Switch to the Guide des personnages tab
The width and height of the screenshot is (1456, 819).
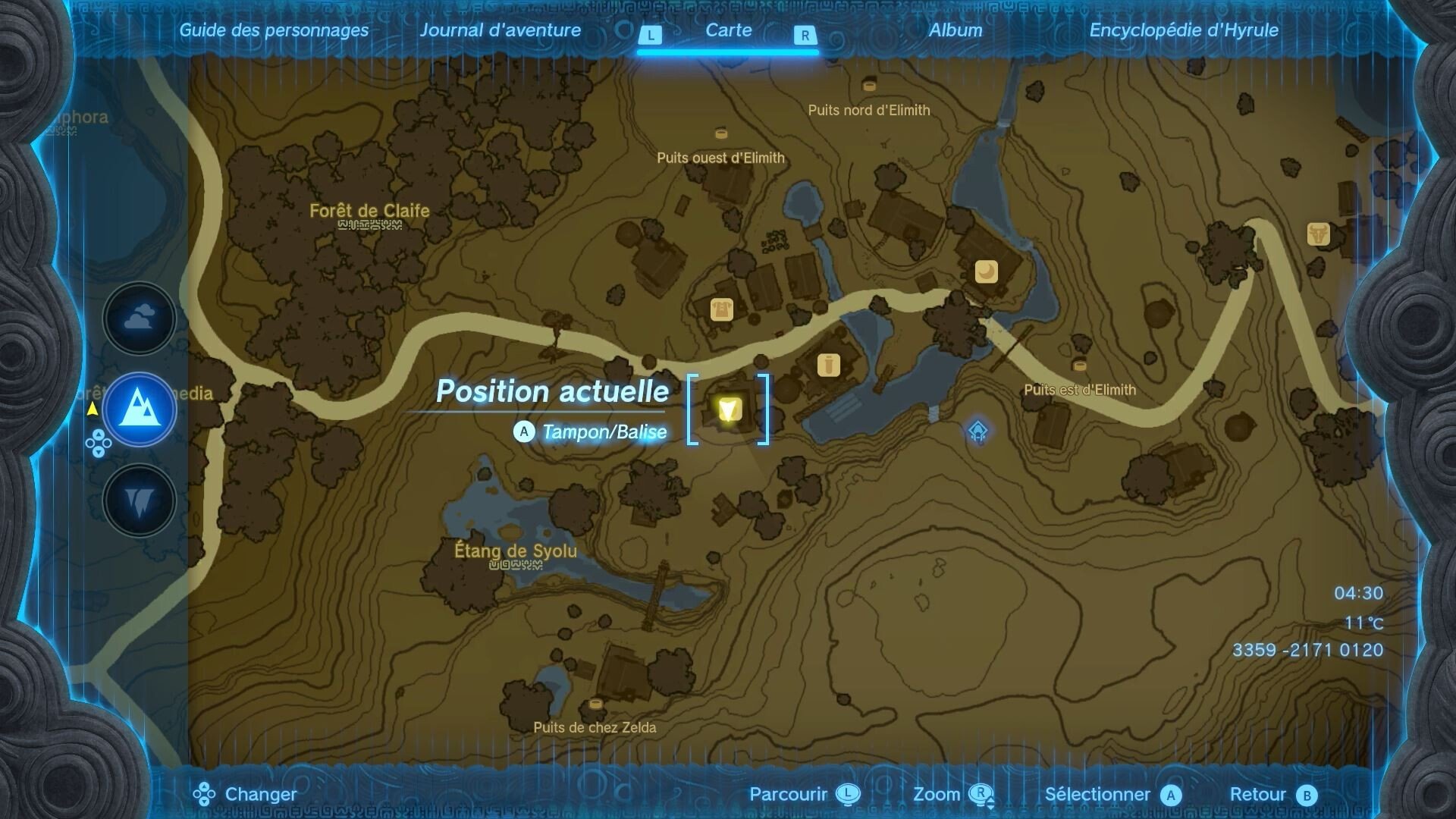(x=274, y=30)
